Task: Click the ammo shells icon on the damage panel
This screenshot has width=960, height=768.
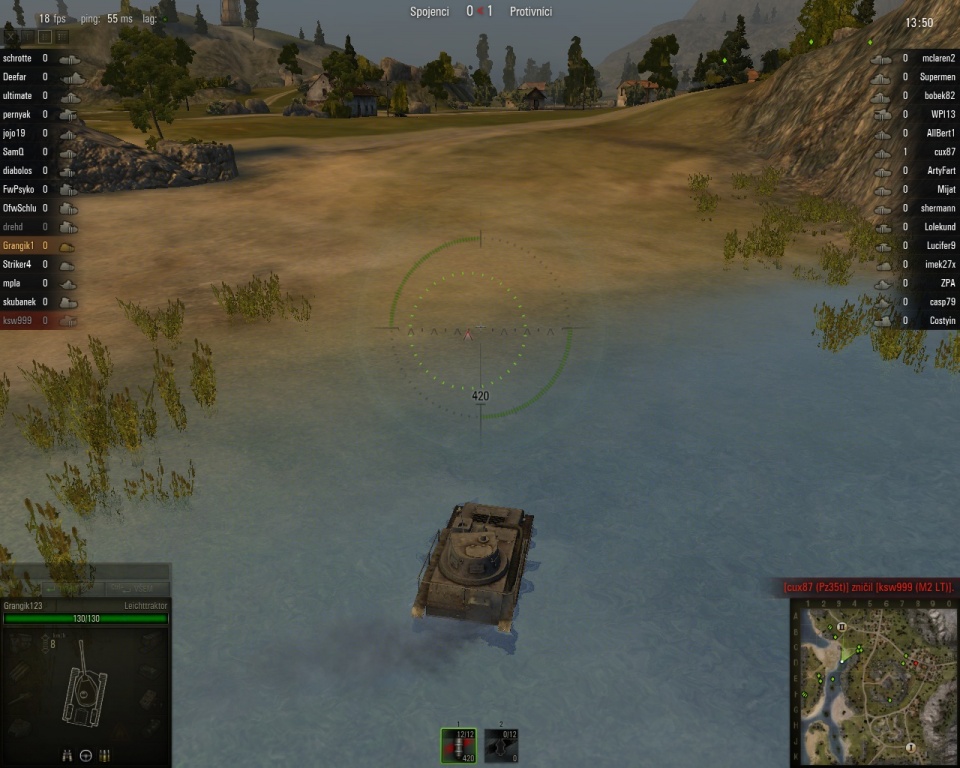Action: (x=105, y=755)
